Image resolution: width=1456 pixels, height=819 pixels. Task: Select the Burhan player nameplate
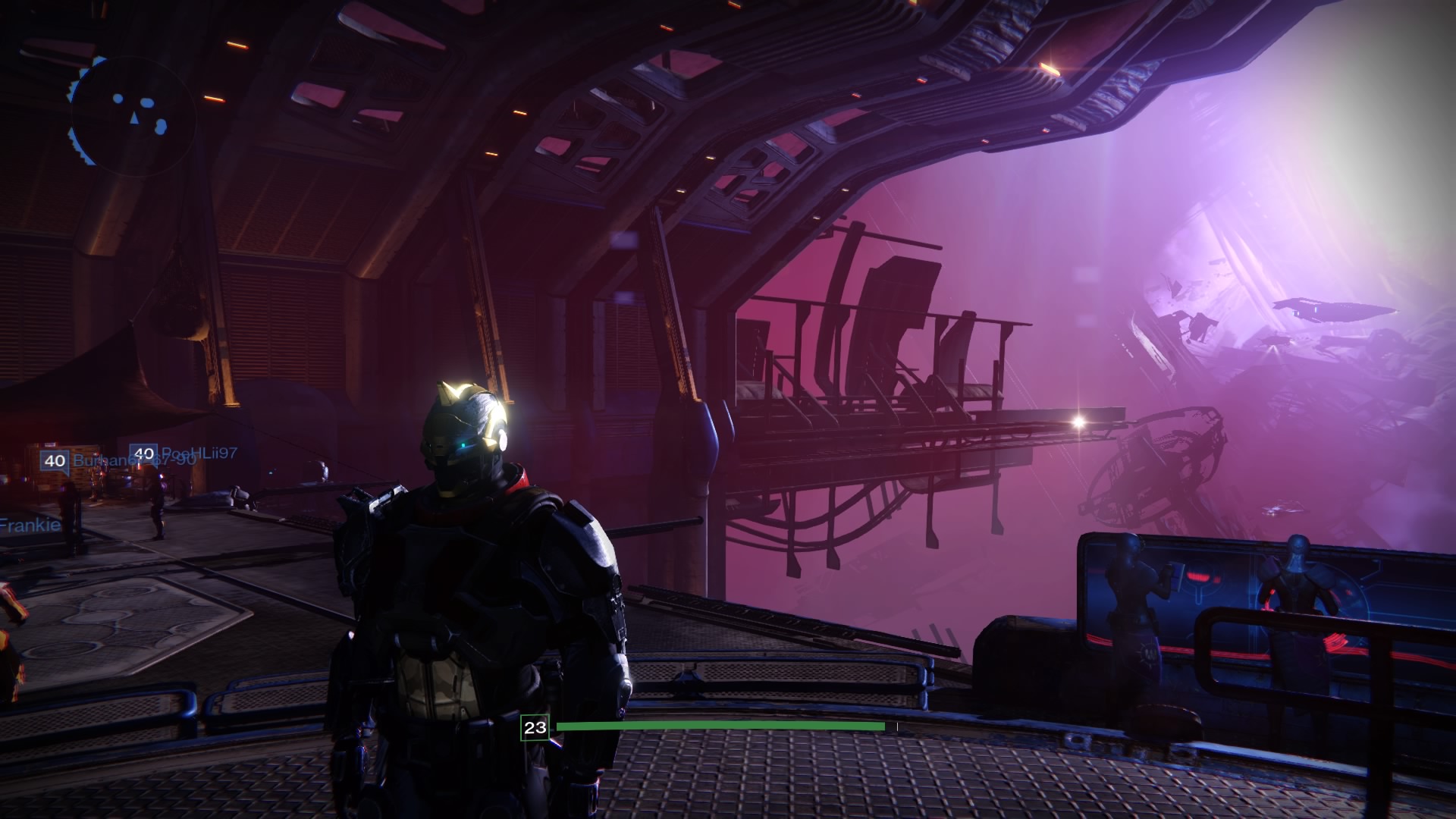pyautogui.click(x=93, y=460)
